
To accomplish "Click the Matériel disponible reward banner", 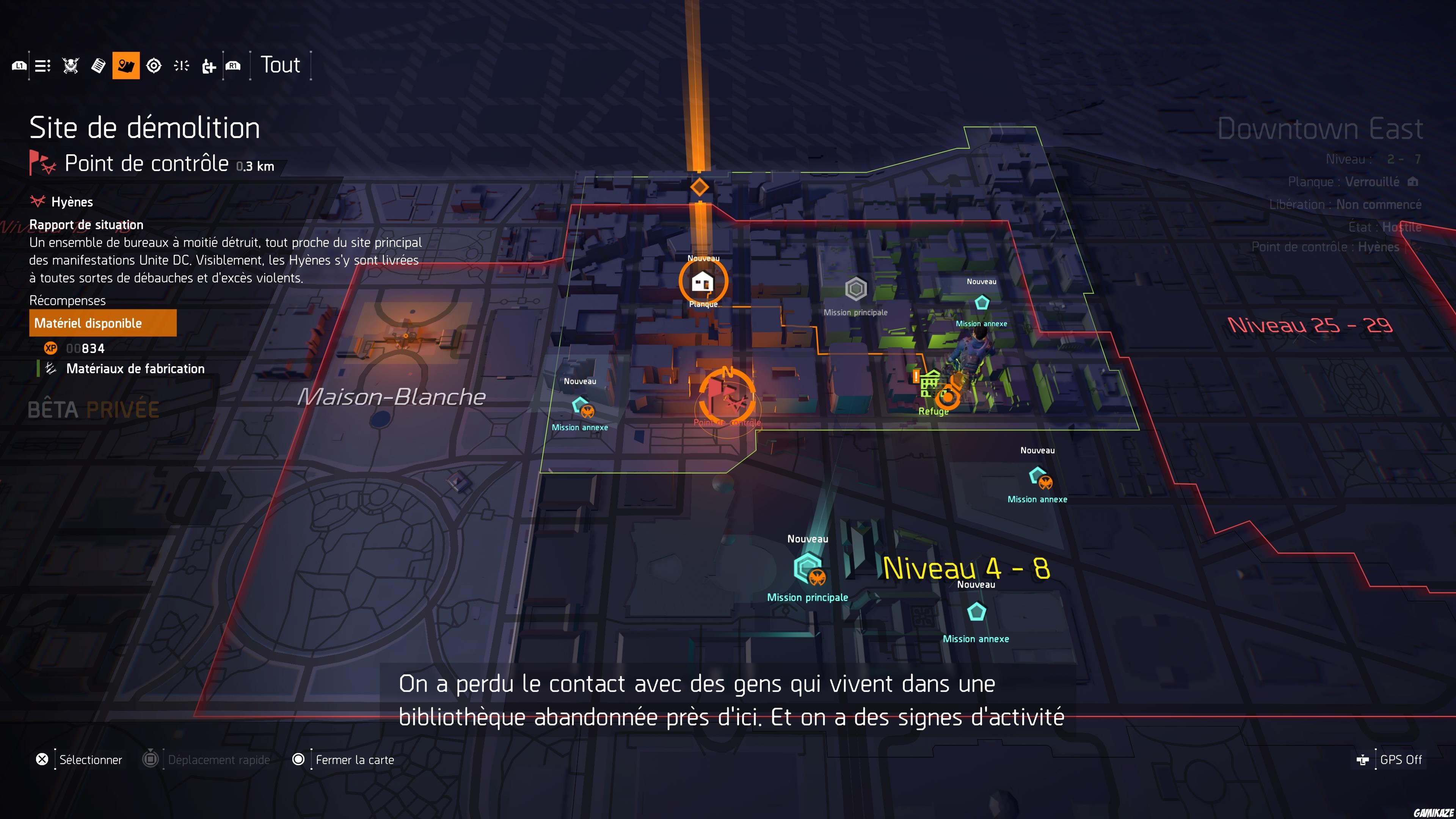I will click(102, 323).
